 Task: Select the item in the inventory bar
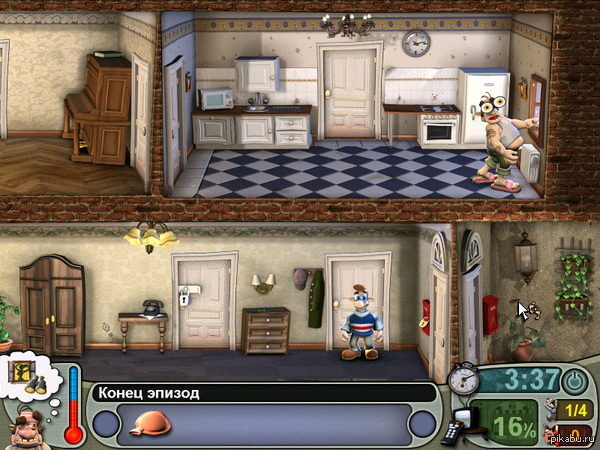[x=150, y=424]
